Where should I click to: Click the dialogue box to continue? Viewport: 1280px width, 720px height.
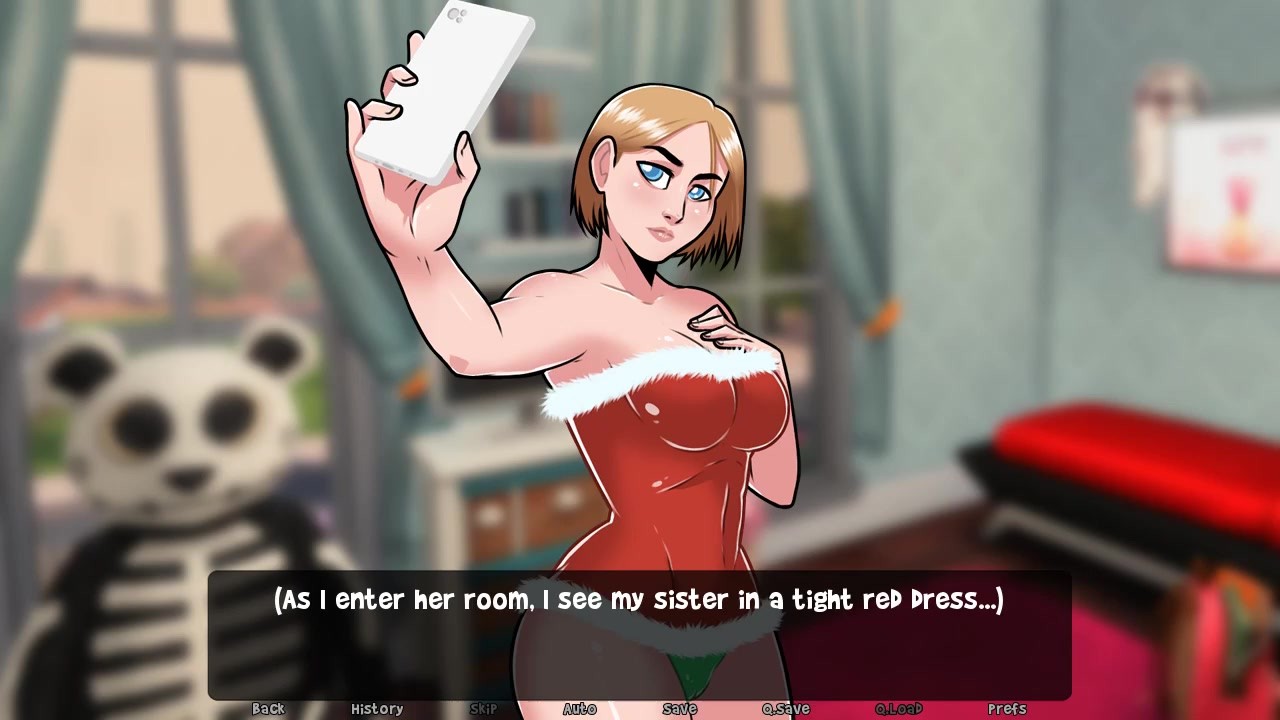click(x=639, y=635)
